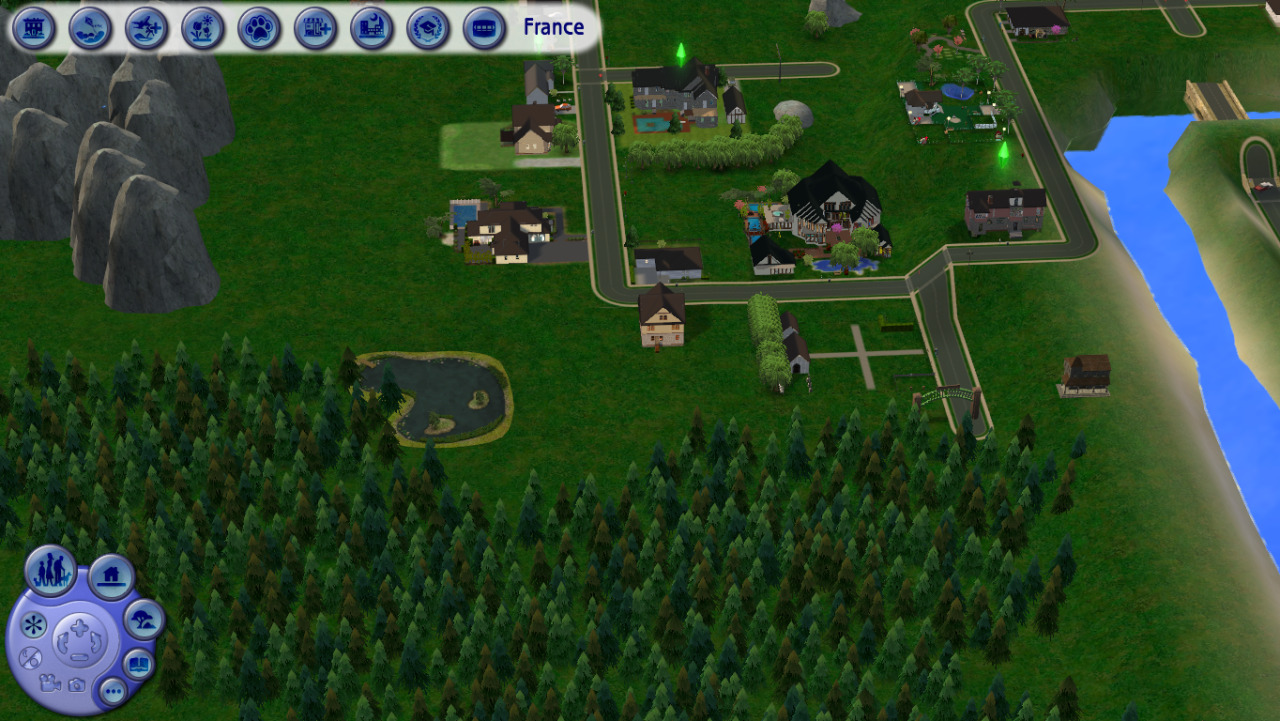
Task: Take a snapshot with the camera icon
Action: pos(76,684)
